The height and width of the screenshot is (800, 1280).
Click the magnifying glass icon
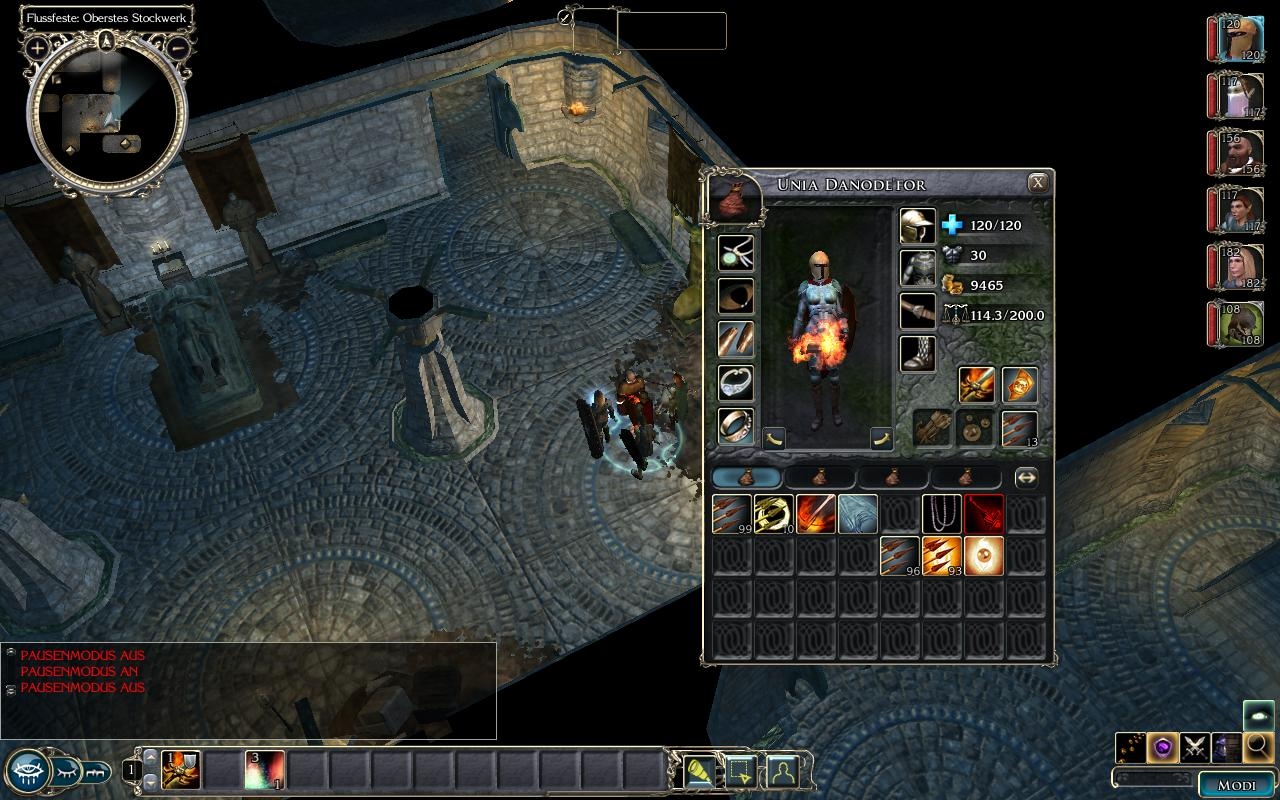point(1258,745)
